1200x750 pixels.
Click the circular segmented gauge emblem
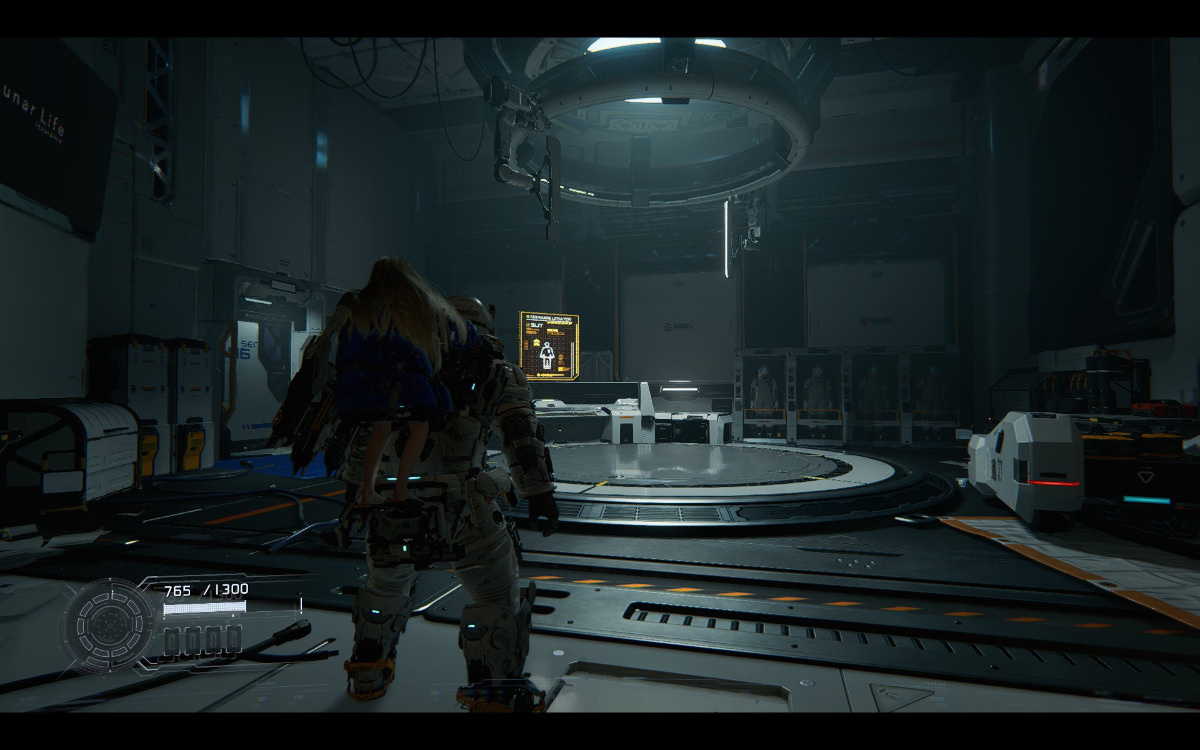(x=108, y=625)
